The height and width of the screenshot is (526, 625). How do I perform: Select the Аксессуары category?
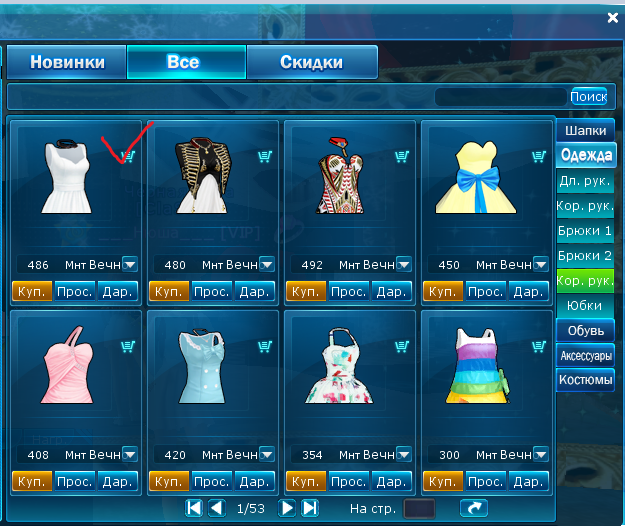click(585, 355)
